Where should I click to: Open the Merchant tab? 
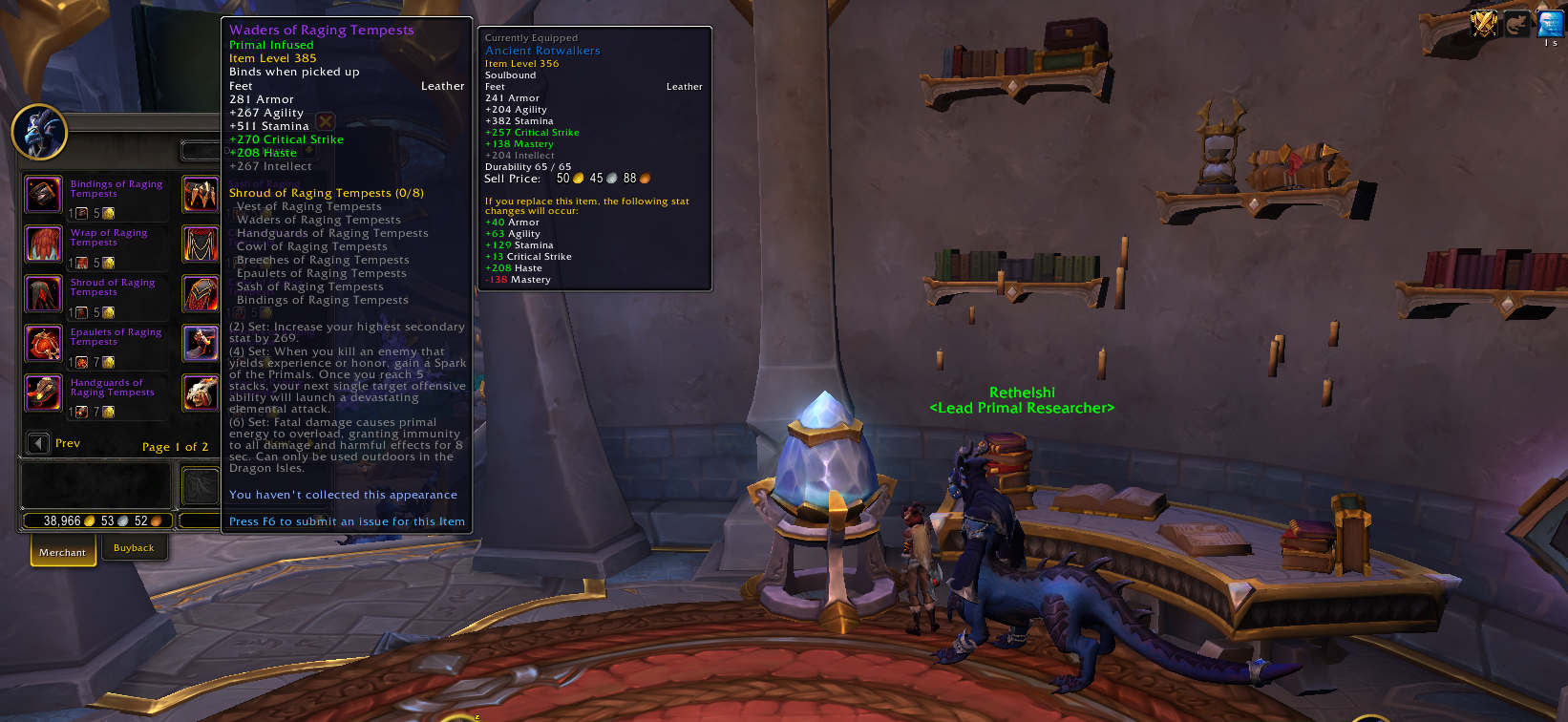(63, 552)
